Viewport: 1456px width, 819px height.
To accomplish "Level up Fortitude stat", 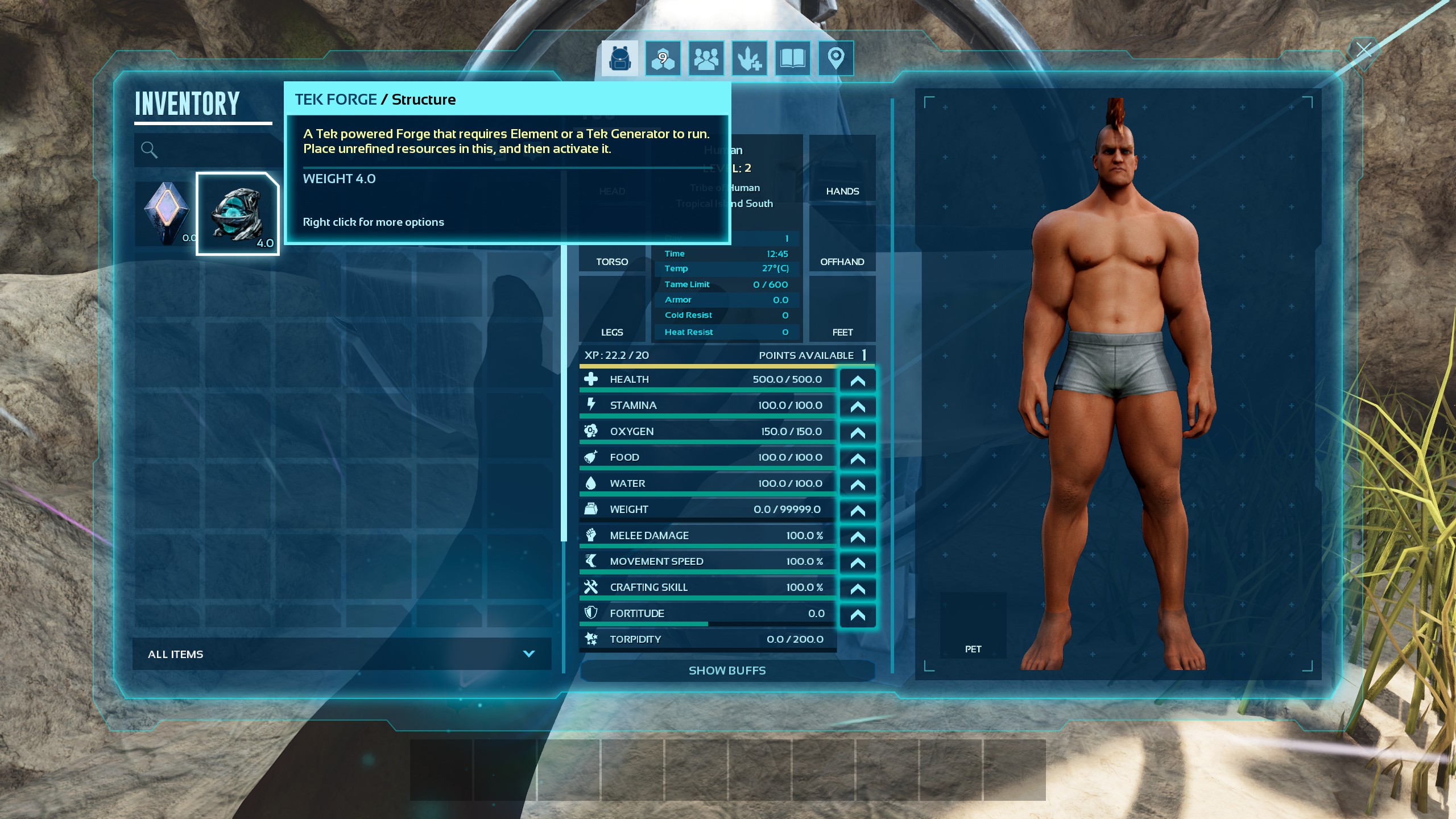I will click(858, 614).
